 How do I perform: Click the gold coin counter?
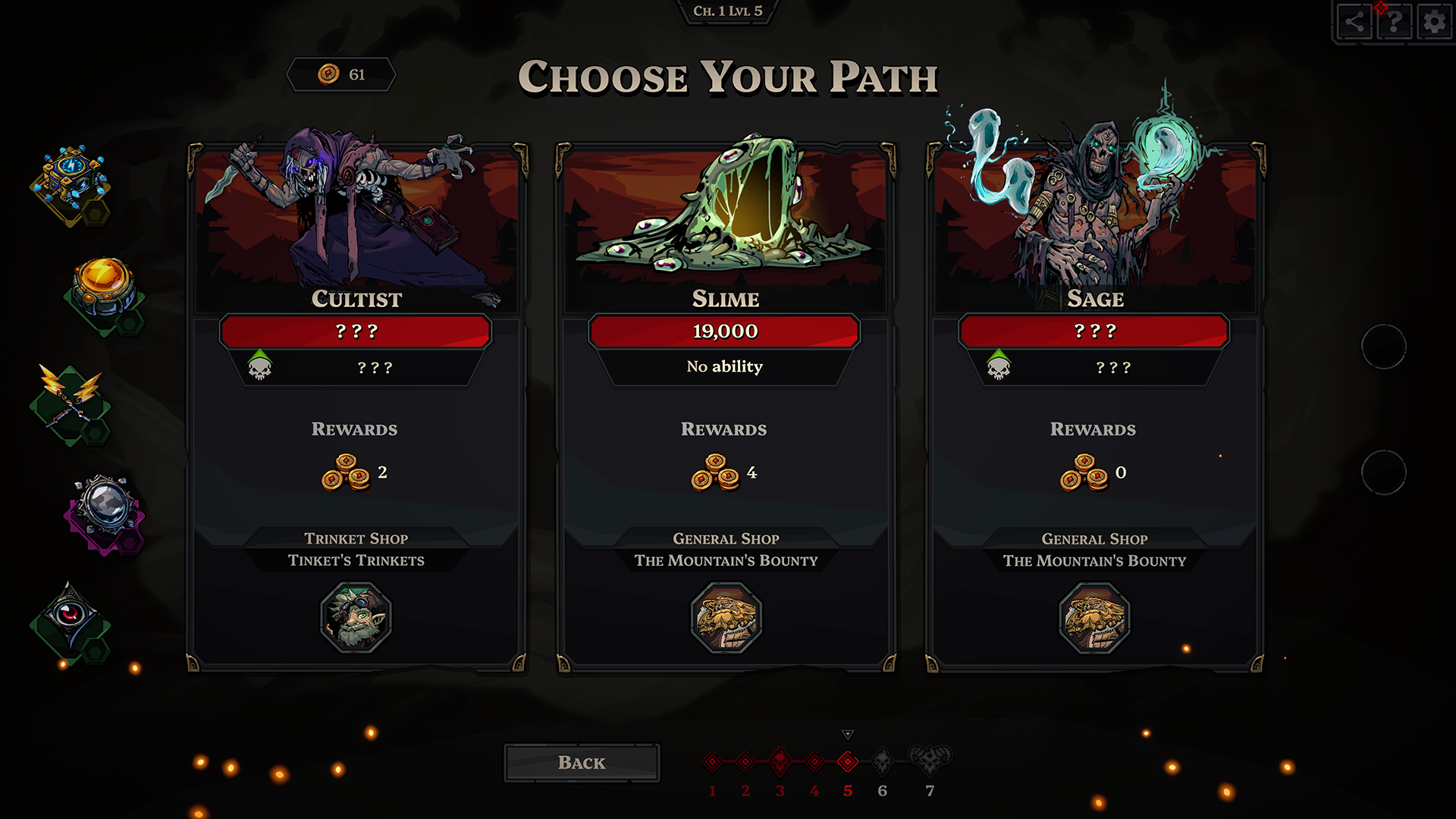pyautogui.click(x=341, y=74)
